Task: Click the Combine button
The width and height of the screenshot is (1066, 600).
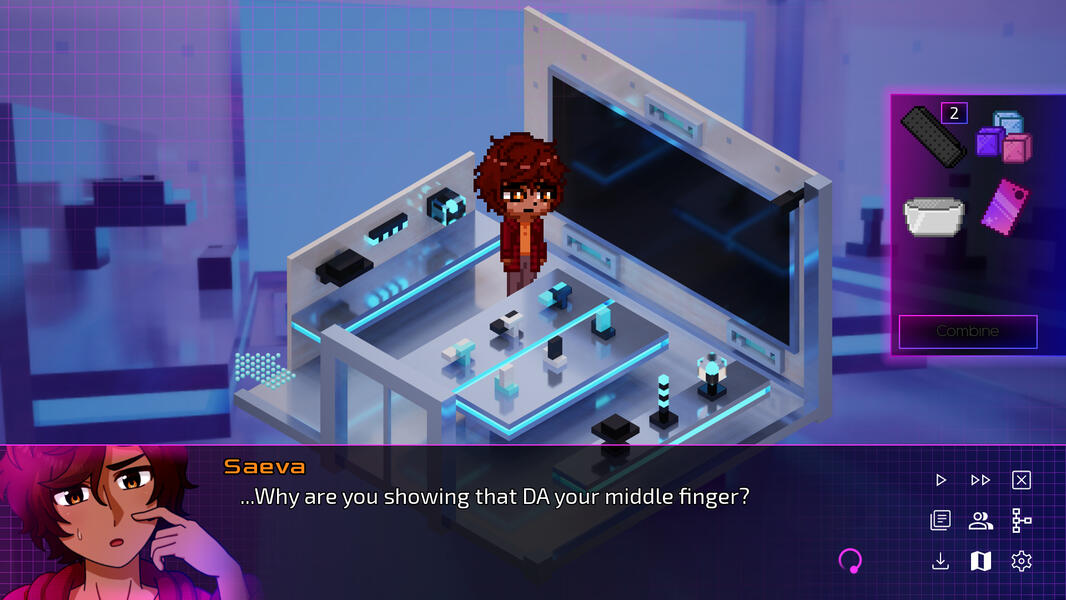Action: (x=967, y=331)
